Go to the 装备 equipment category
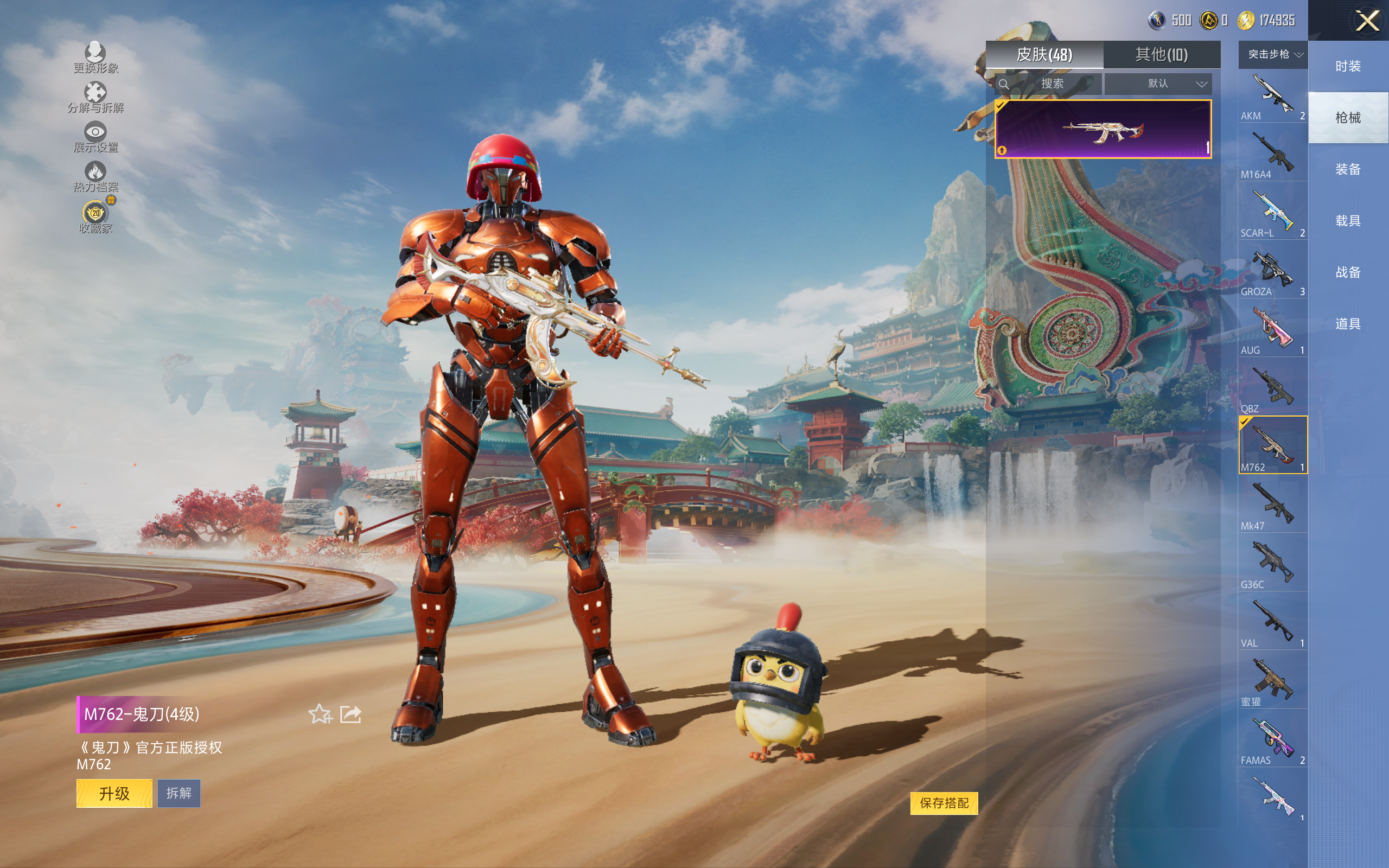The image size is (1389, 868). tap(1348, 169)
